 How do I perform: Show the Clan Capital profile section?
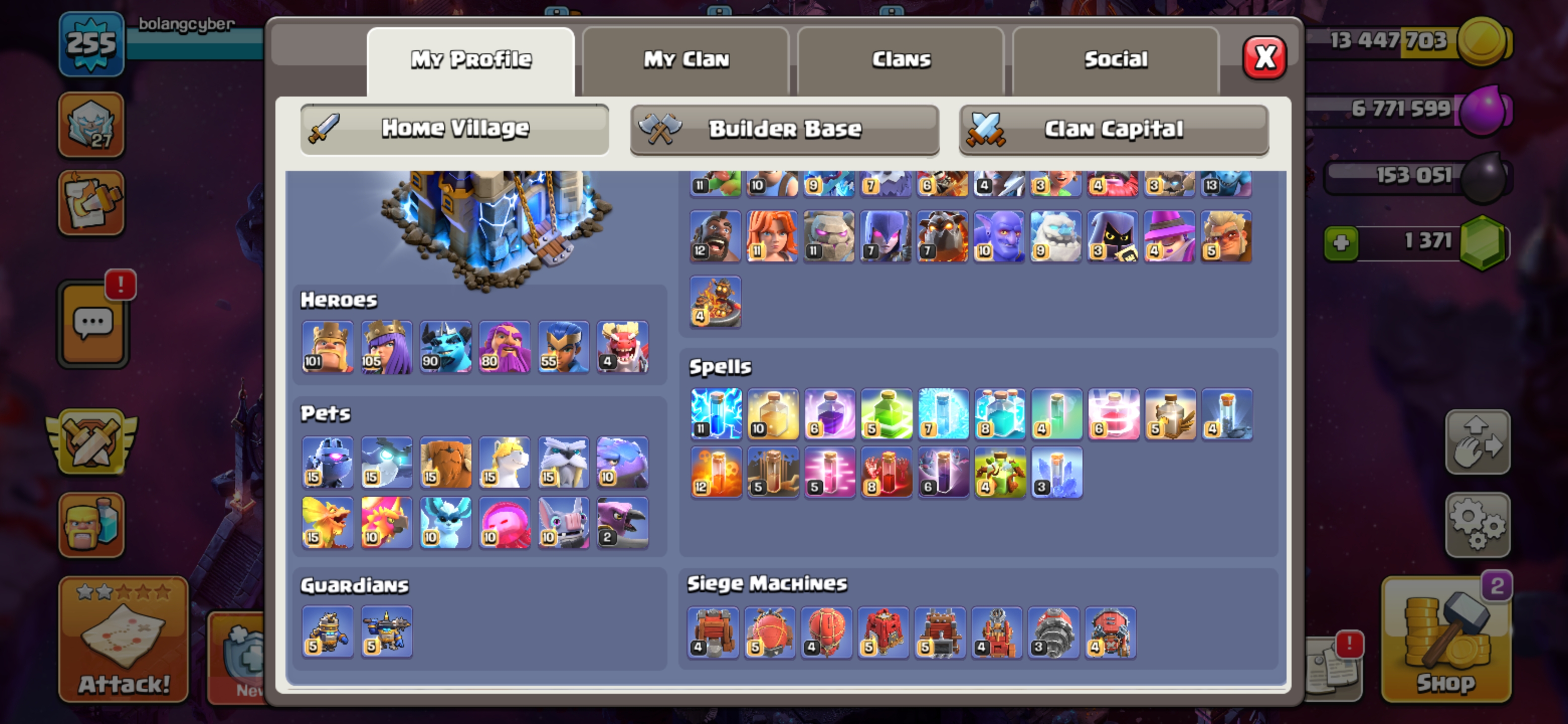pos(1114,129)
